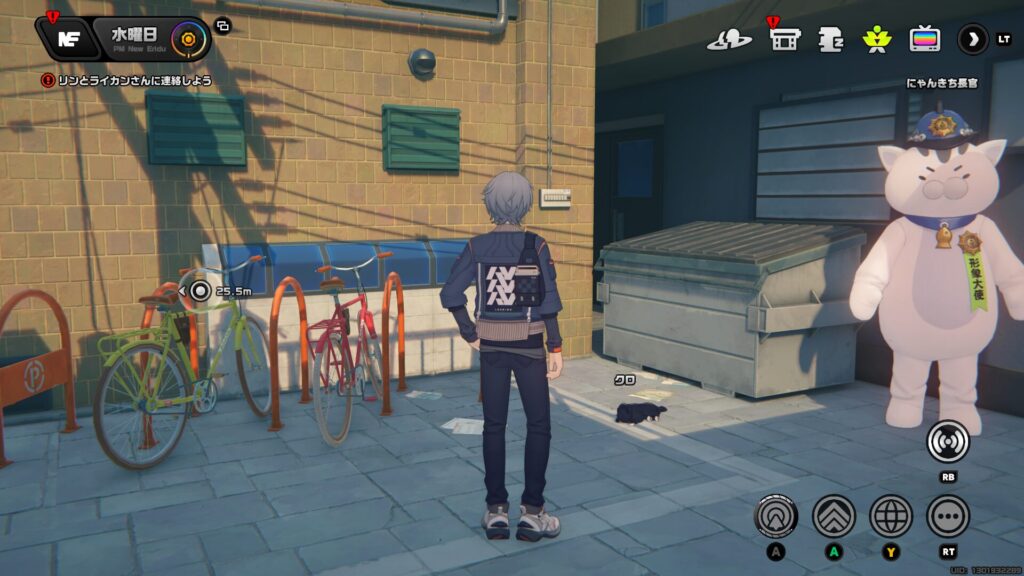Click the colorful sun clock dial
Viewport: 1024px width, 576px height.
coord(185,39)
